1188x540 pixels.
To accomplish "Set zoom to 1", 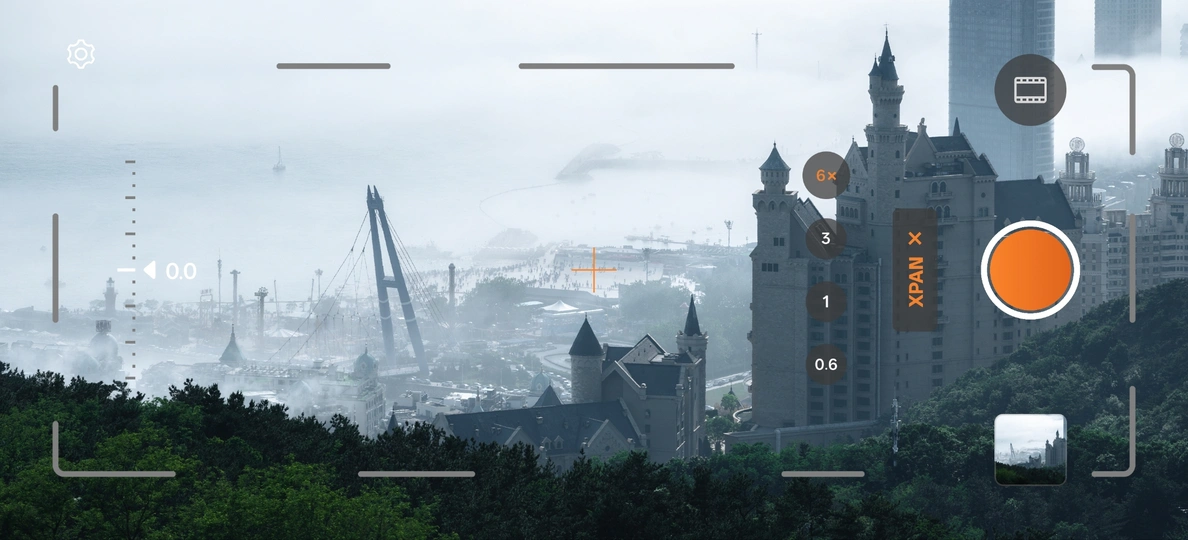I will [x=826, y=301].
